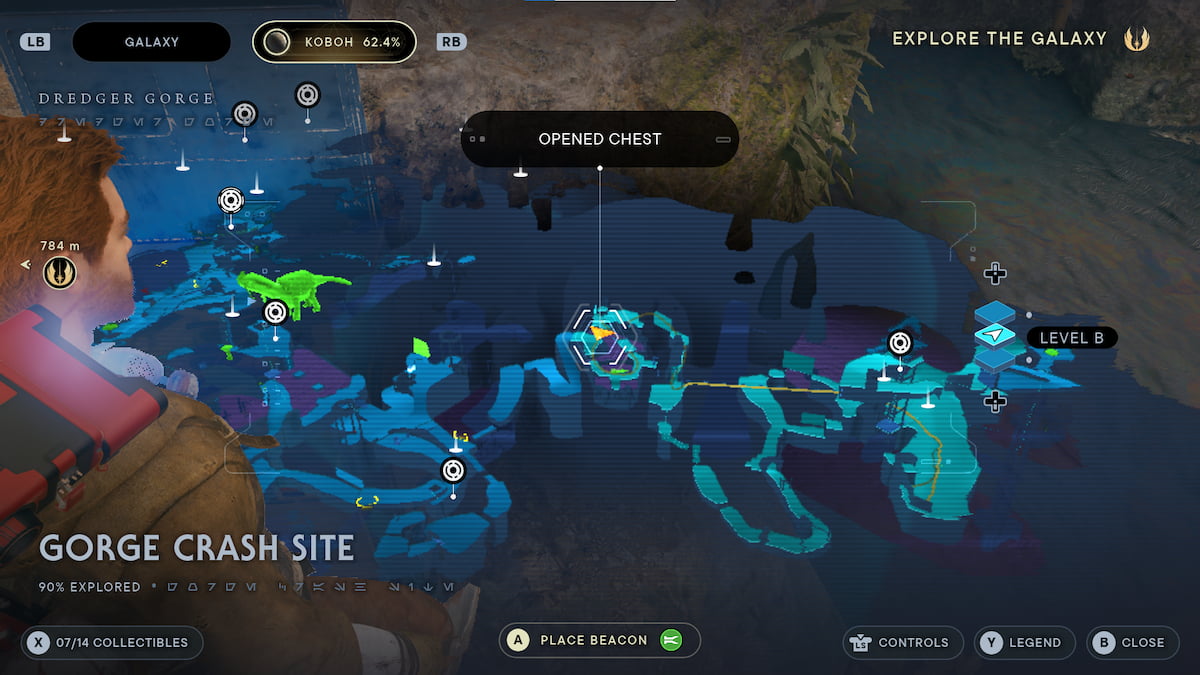Viewport: 1200px width, 675px height.
Task: Switch to the Galaxy map tab
Action: click(151, 42)
